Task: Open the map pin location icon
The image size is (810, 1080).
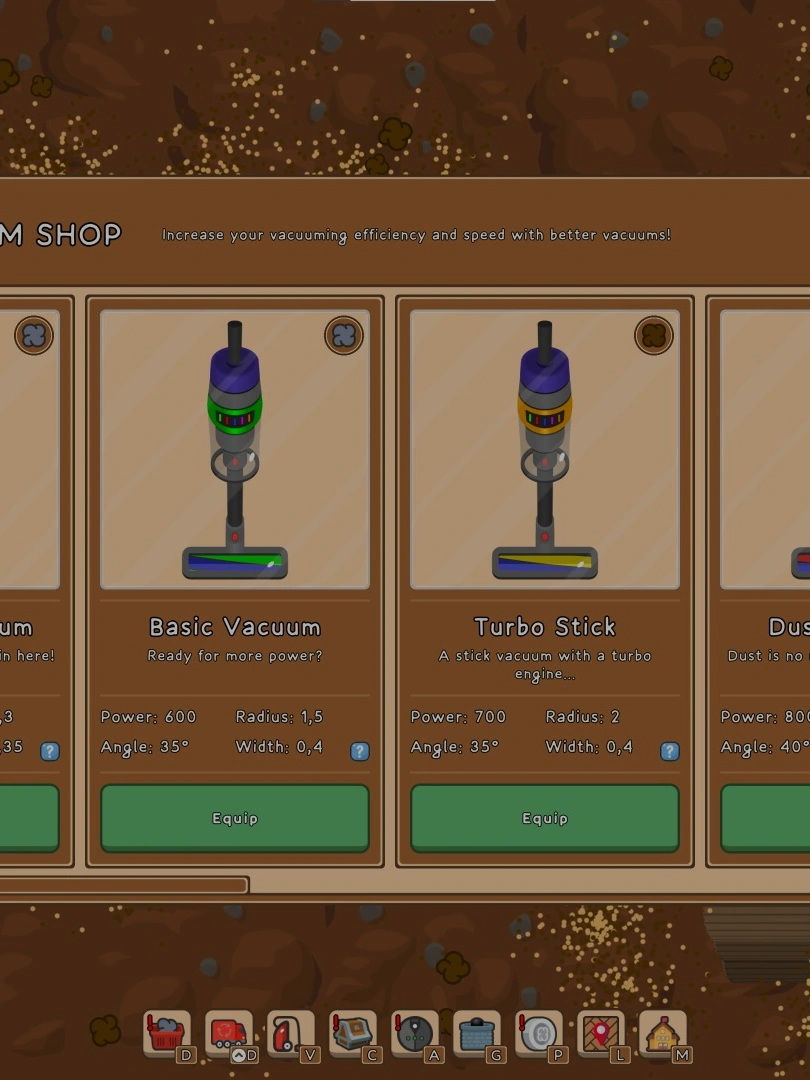Action: pyautogui.click(x=600, y=1033)
